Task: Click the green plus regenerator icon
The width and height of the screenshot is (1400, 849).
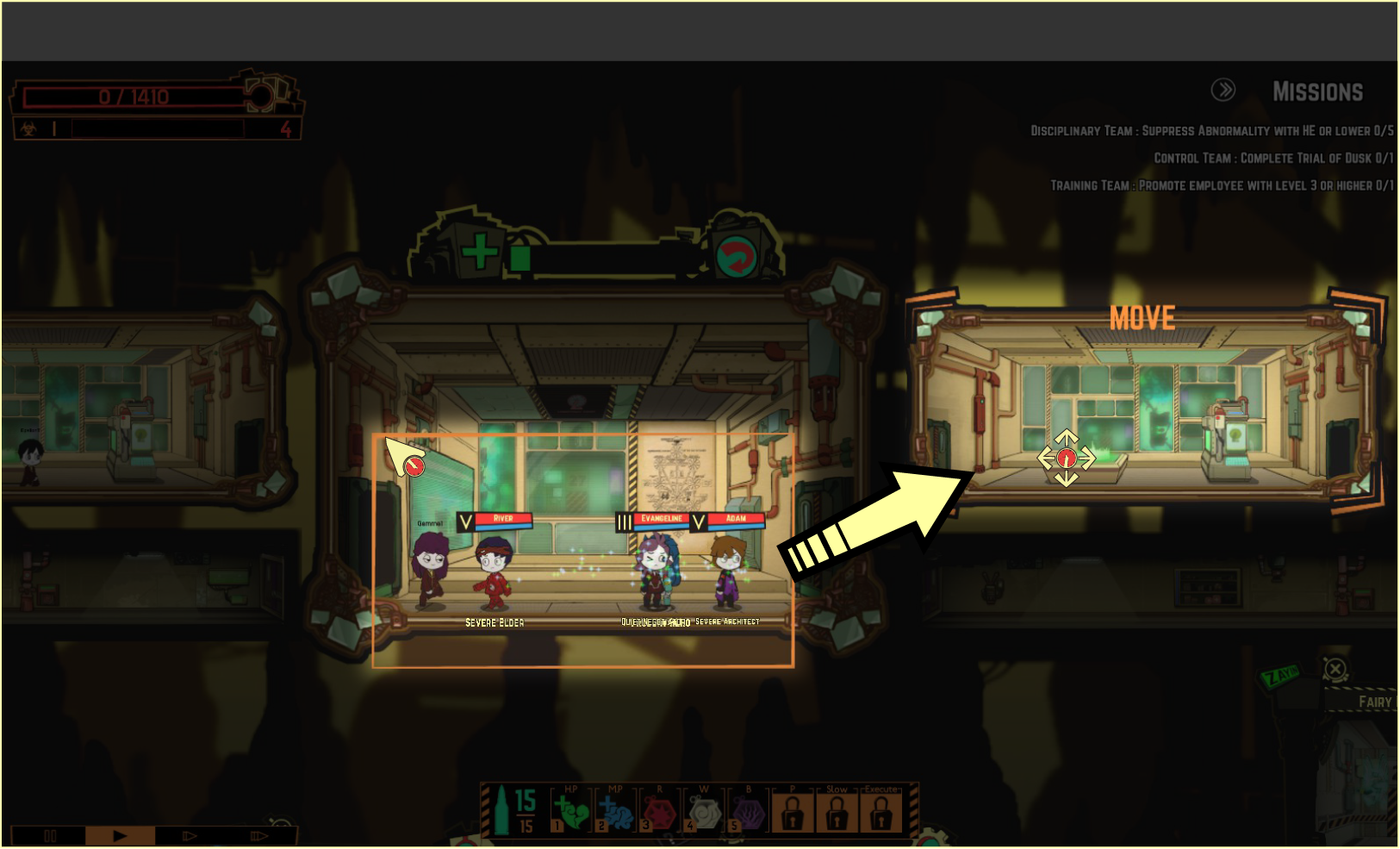Action: click(479, 252)
